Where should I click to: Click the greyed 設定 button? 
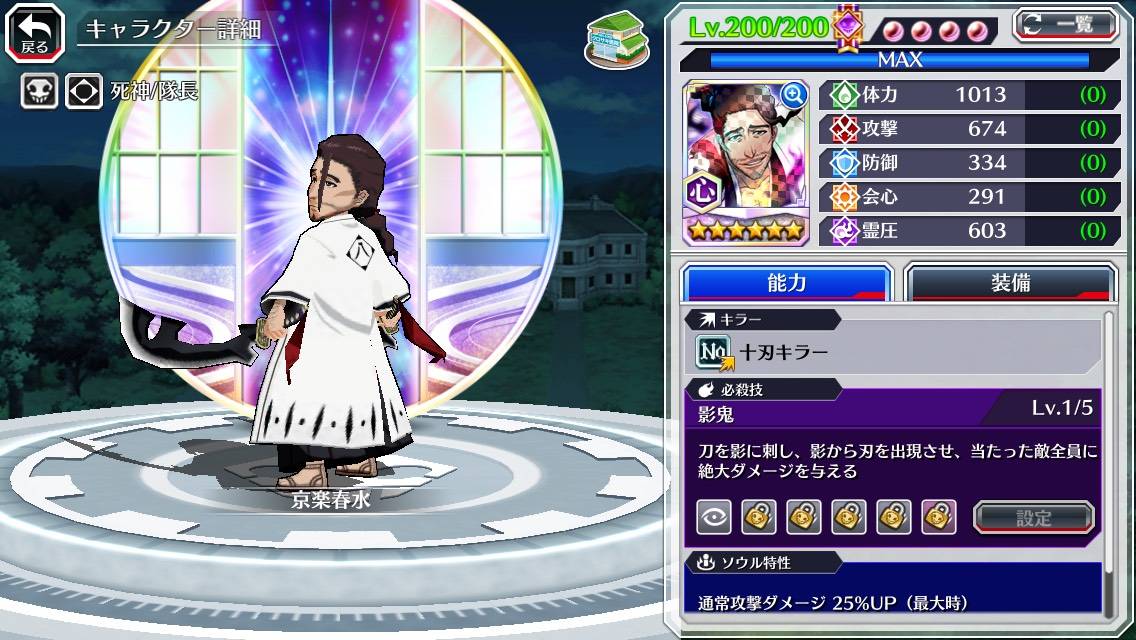pos(1033,518)
